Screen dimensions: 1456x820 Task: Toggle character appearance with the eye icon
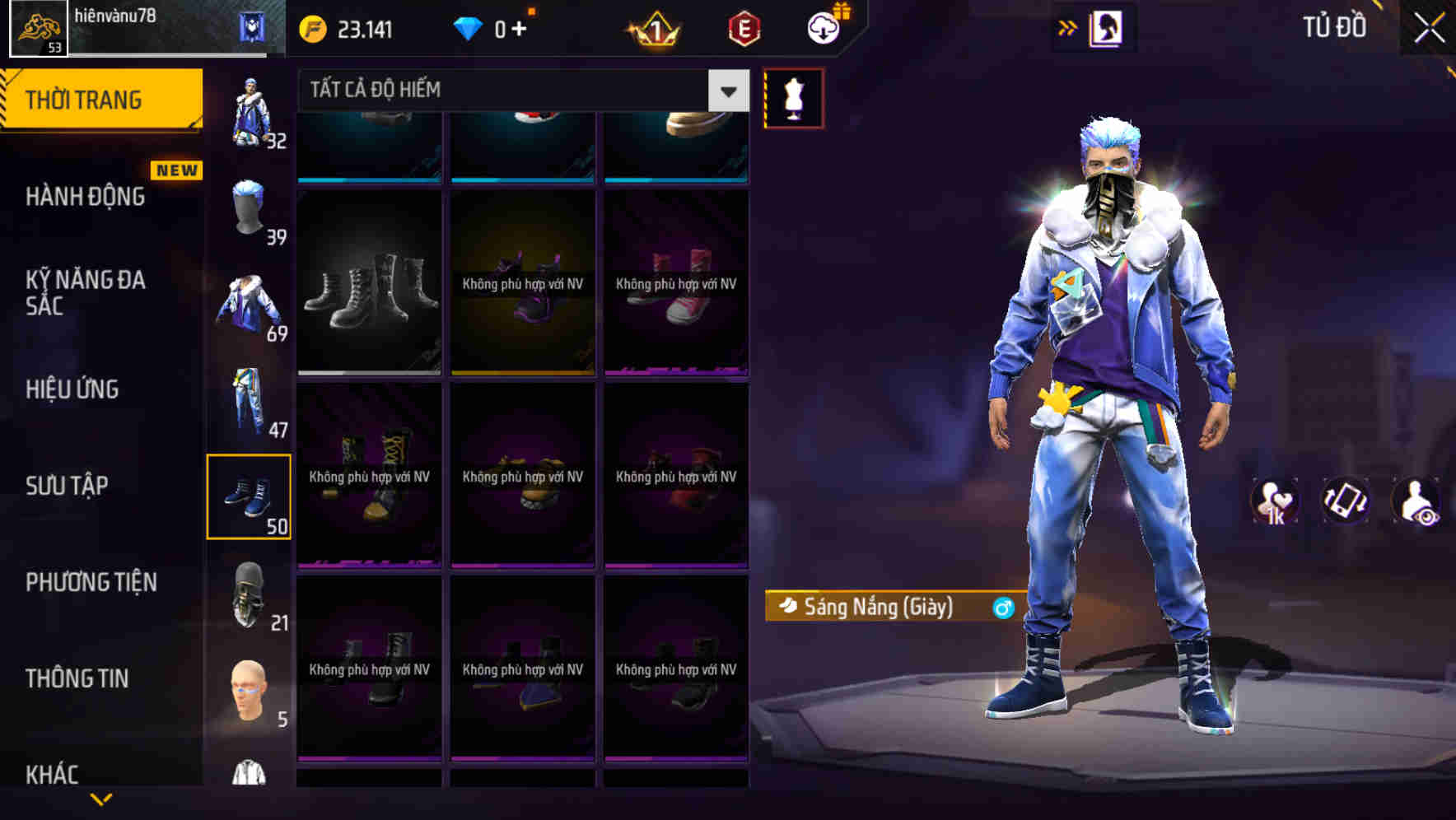click(x=1418, y=501)
